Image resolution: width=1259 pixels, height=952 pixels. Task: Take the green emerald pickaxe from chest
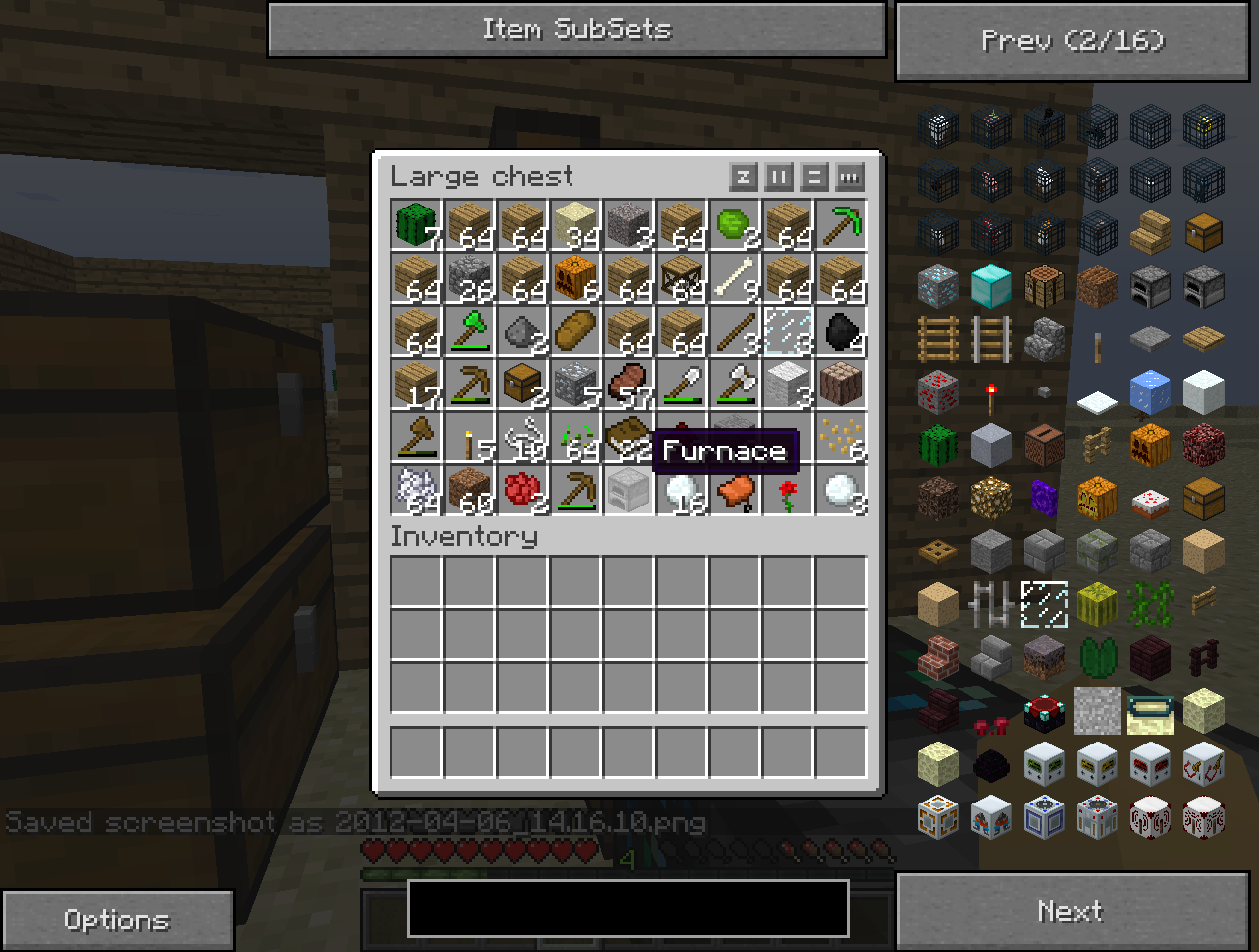840,224
